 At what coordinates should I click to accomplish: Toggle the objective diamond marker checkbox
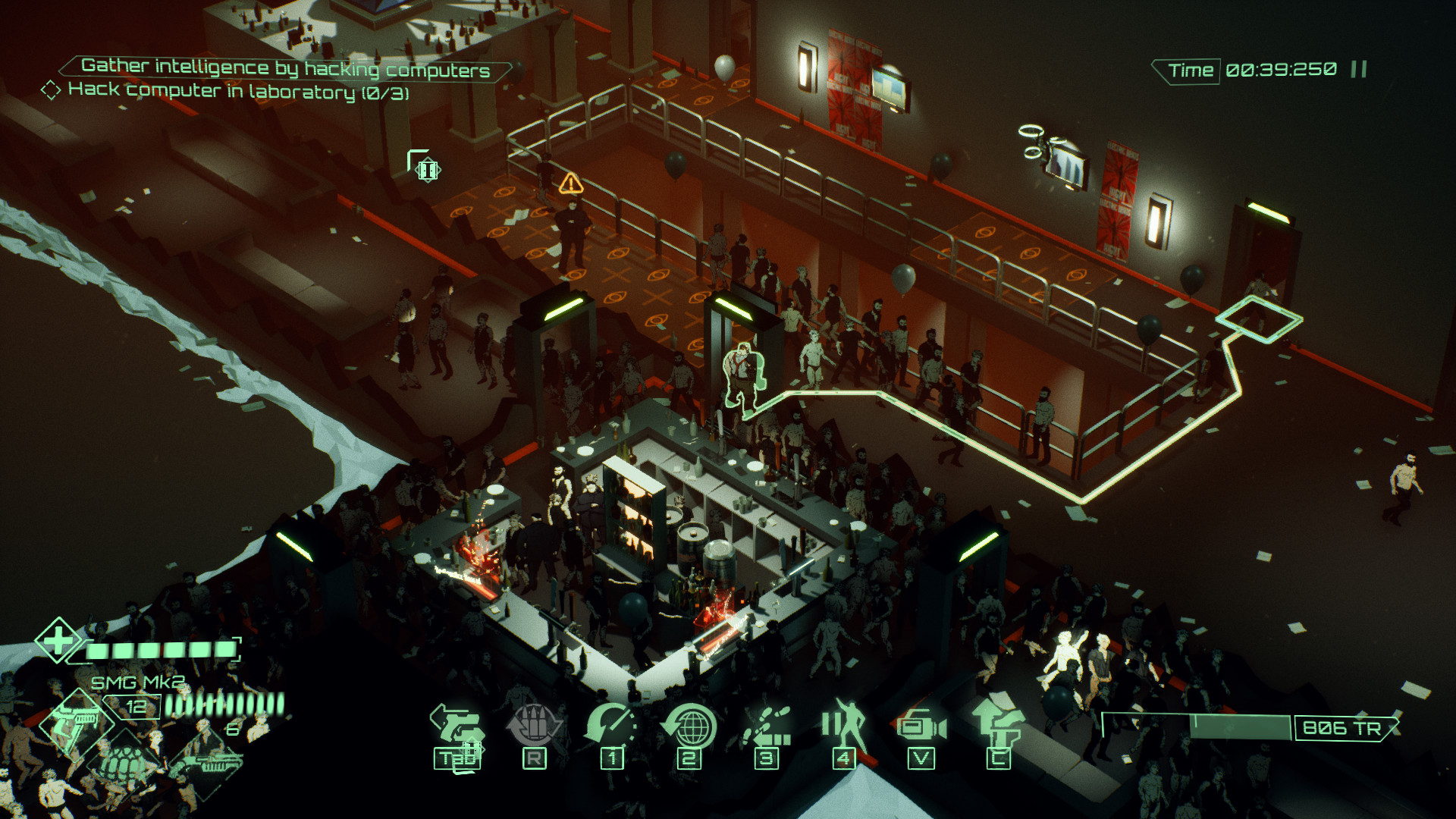click(x=51, y=92)
